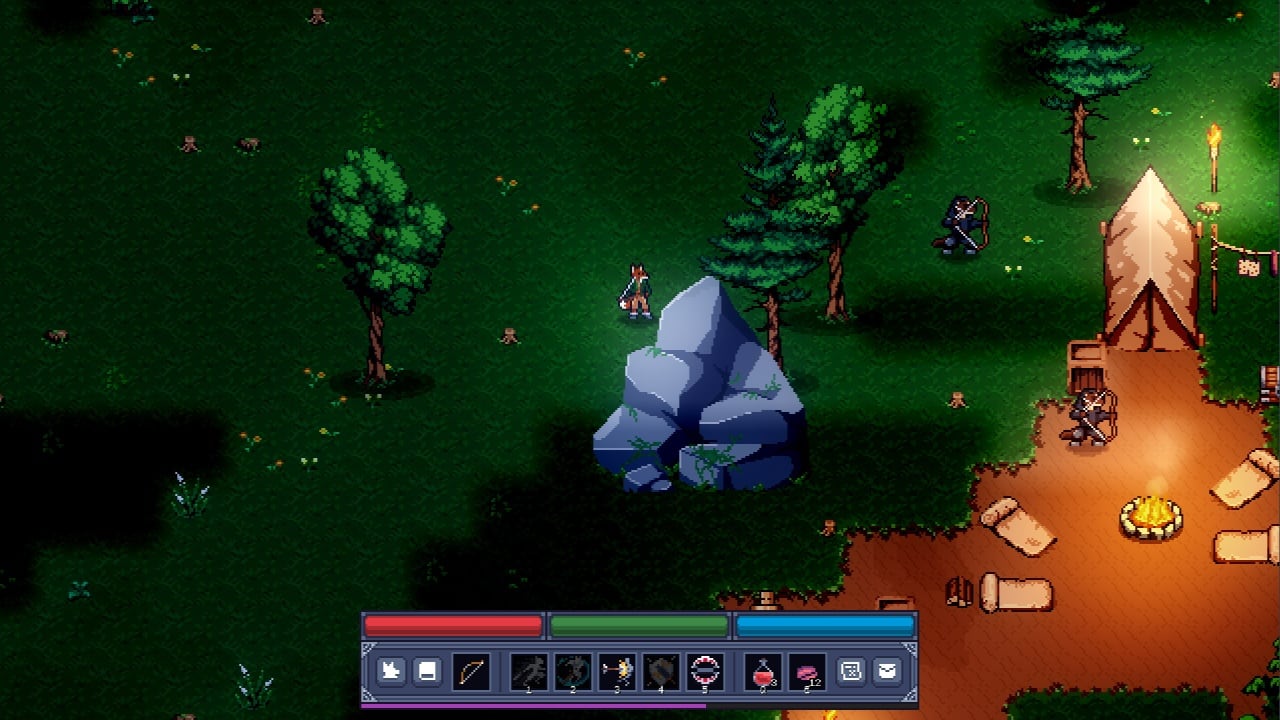Activate the shield ability in slot 4

click(661, 672)
